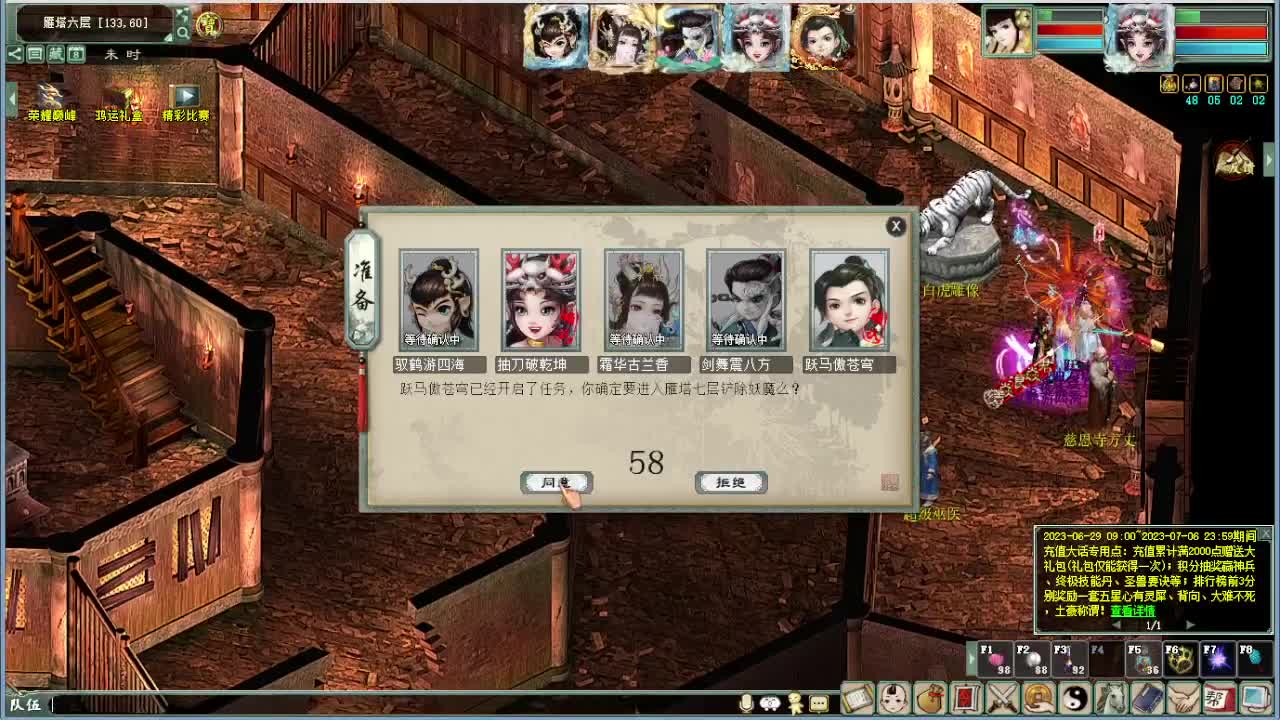Toggle the 藏 hide-interface button top-left
Image resolution: width=1280 pixels, height=720 pixels.
54,52
